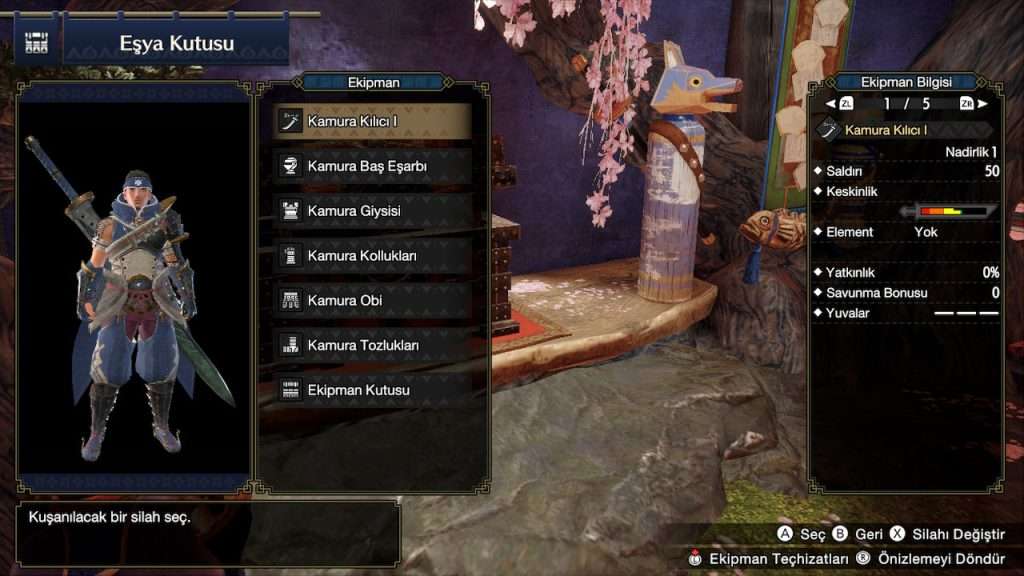Go to previous equipment info page arrow
The width and height of the screenshot is (1024, 576).
coord(831,104)
